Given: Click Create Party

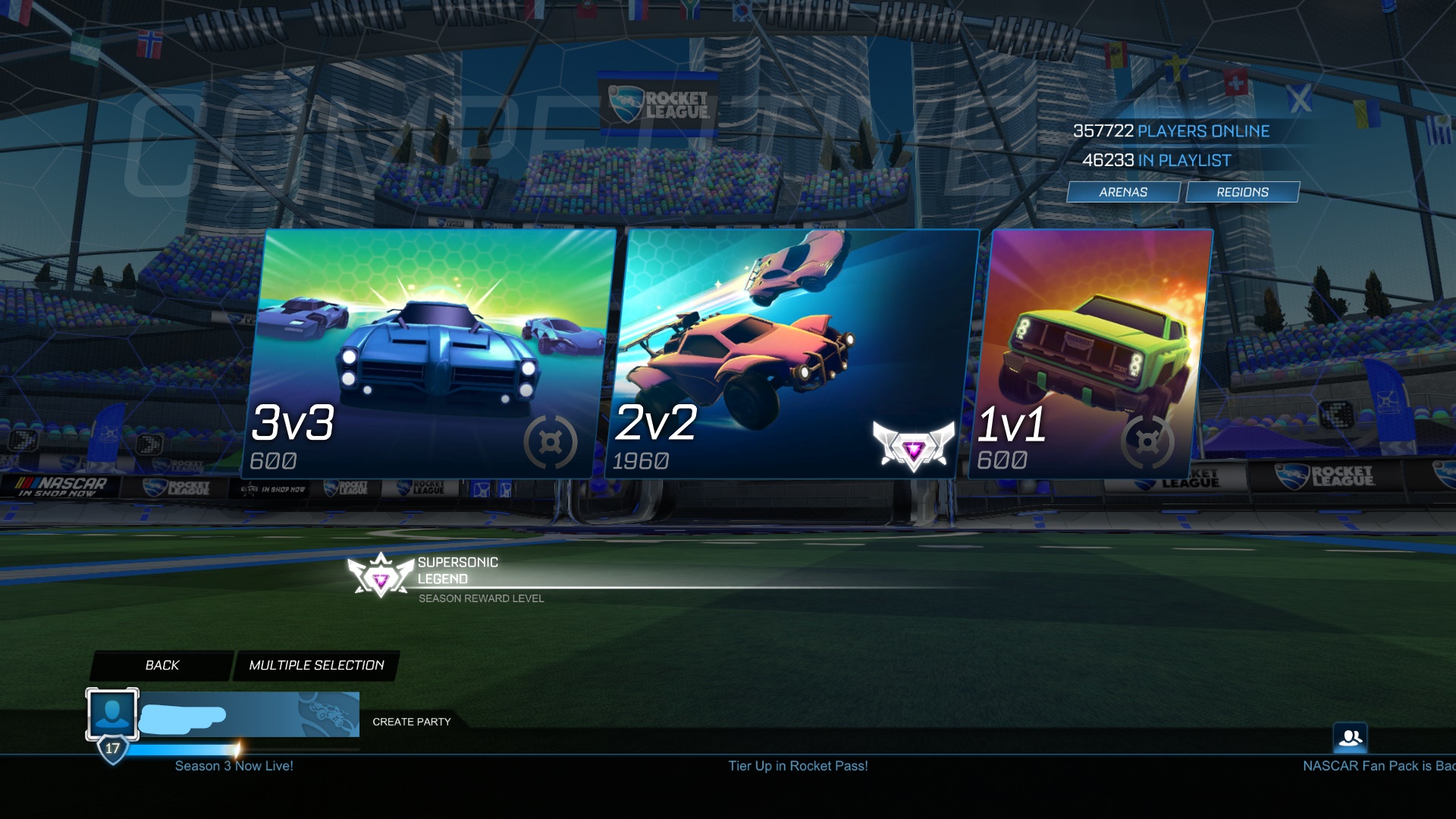Looking at the screenshot, I should coord(410,722).
